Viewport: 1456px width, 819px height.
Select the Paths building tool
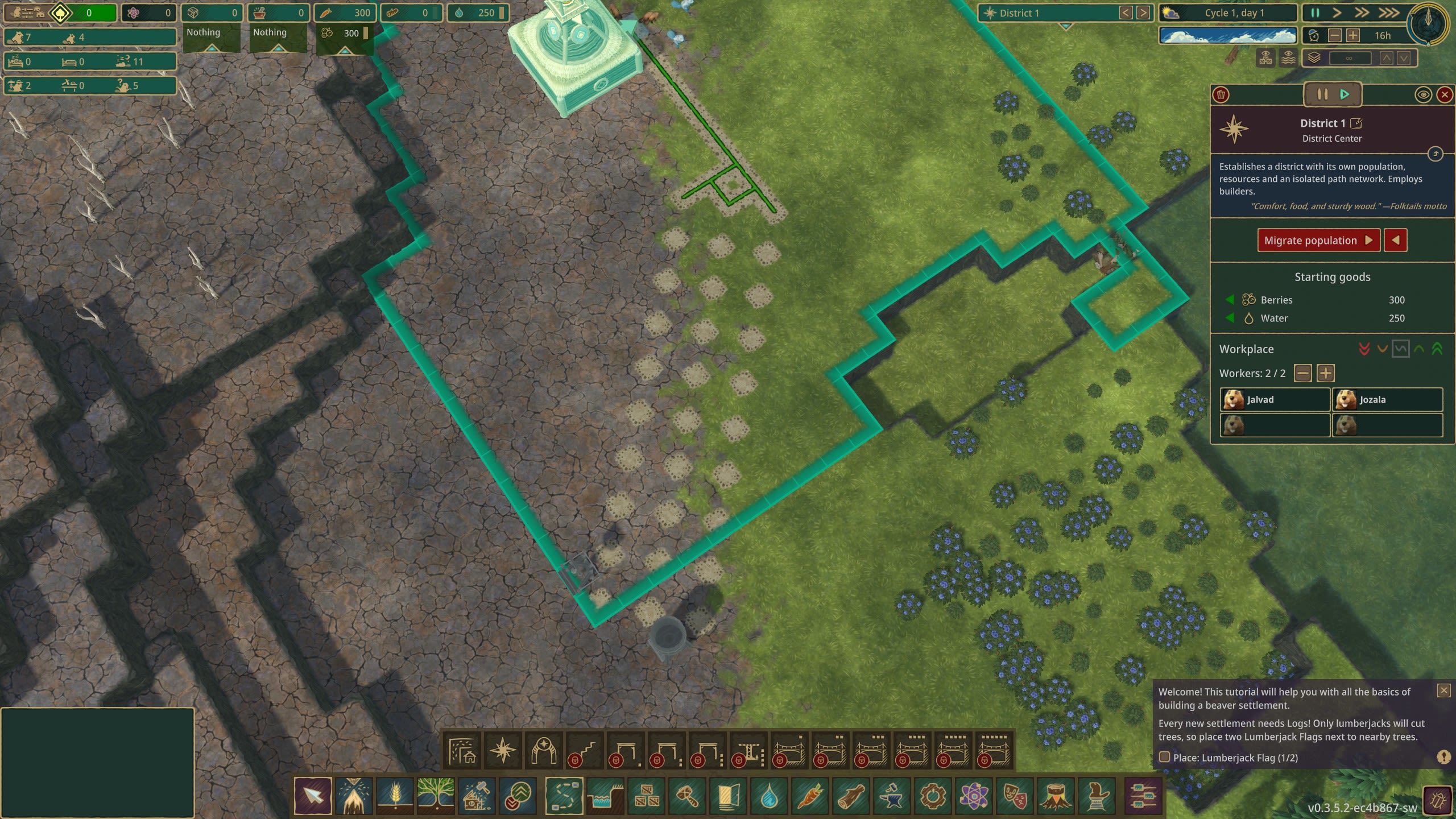[563, 797]
